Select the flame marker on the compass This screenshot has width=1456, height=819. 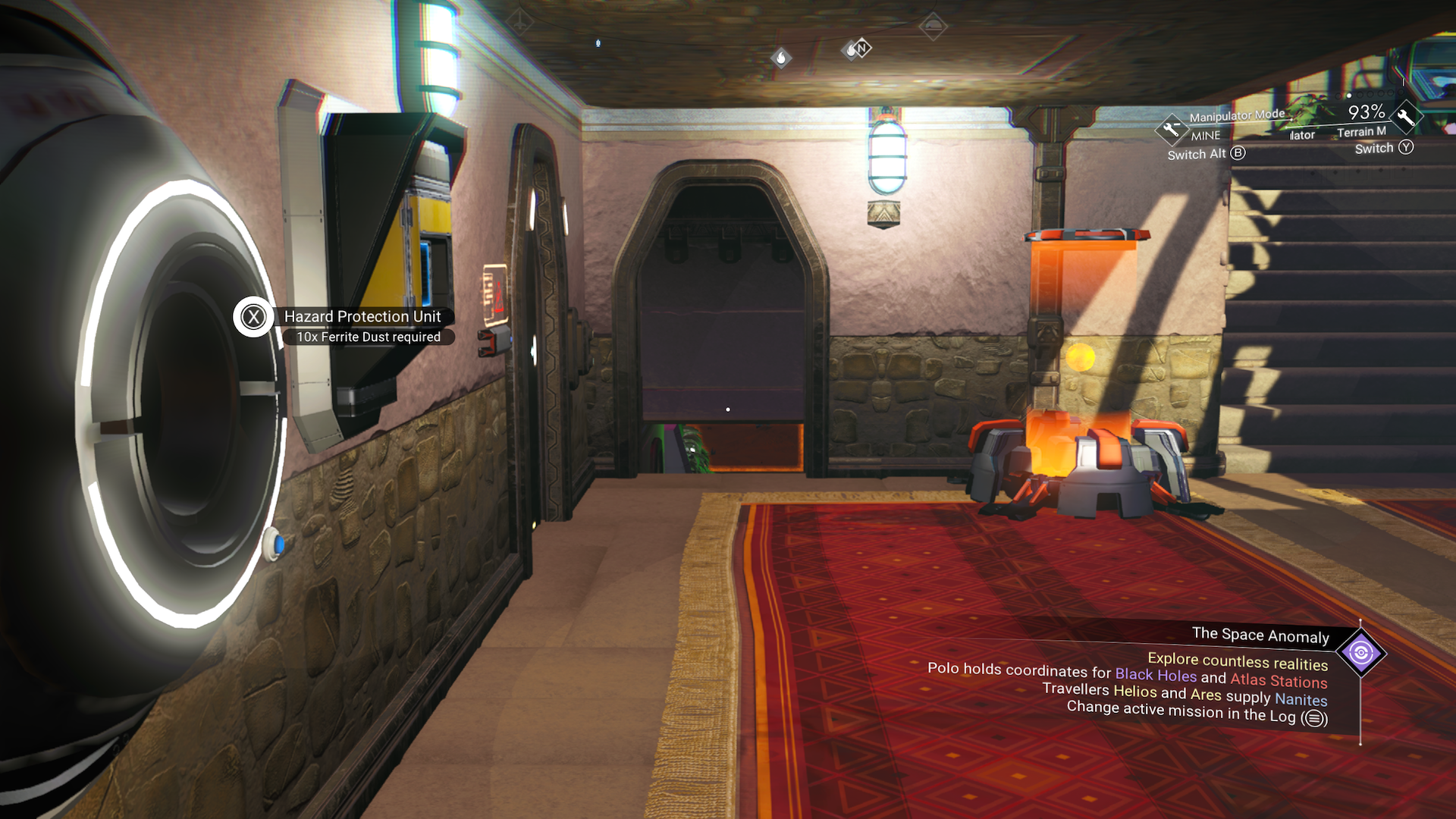[781, 58]
